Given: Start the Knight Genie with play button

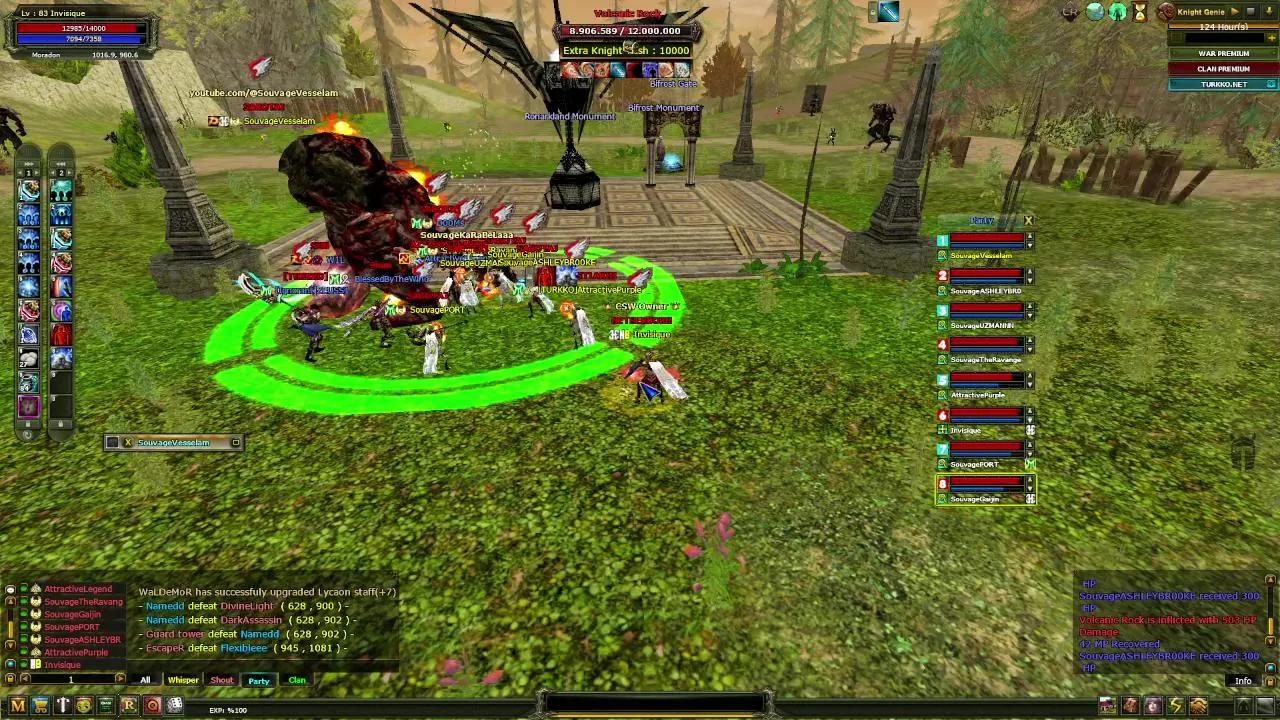Looking at the screenshot, I should pyautogui.click(x=1234, y=12).
